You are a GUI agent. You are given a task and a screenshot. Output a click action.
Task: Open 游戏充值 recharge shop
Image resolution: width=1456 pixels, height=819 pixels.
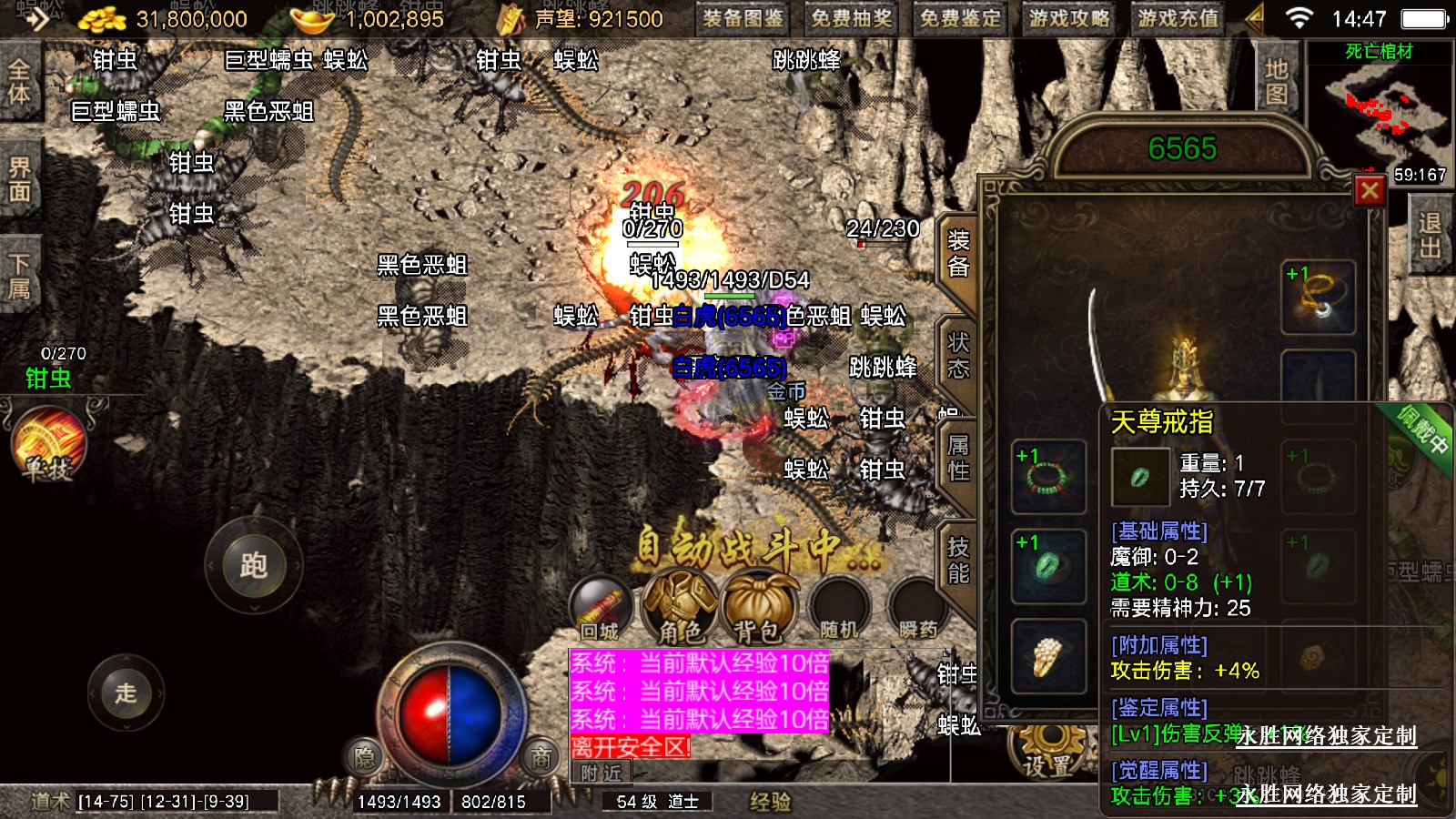tap(1178, 18)
